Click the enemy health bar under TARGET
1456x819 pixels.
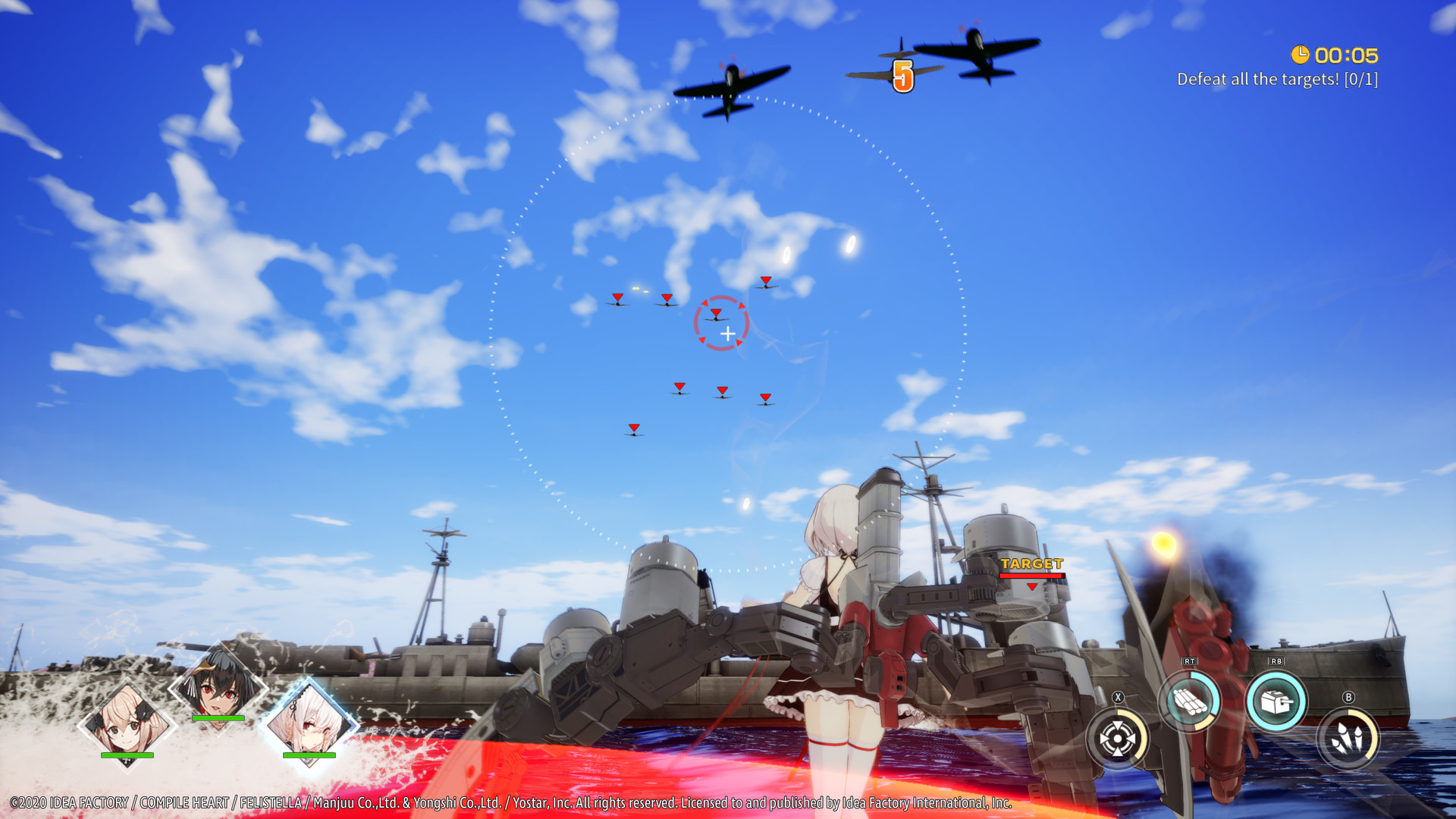[x=1031, y=576]
